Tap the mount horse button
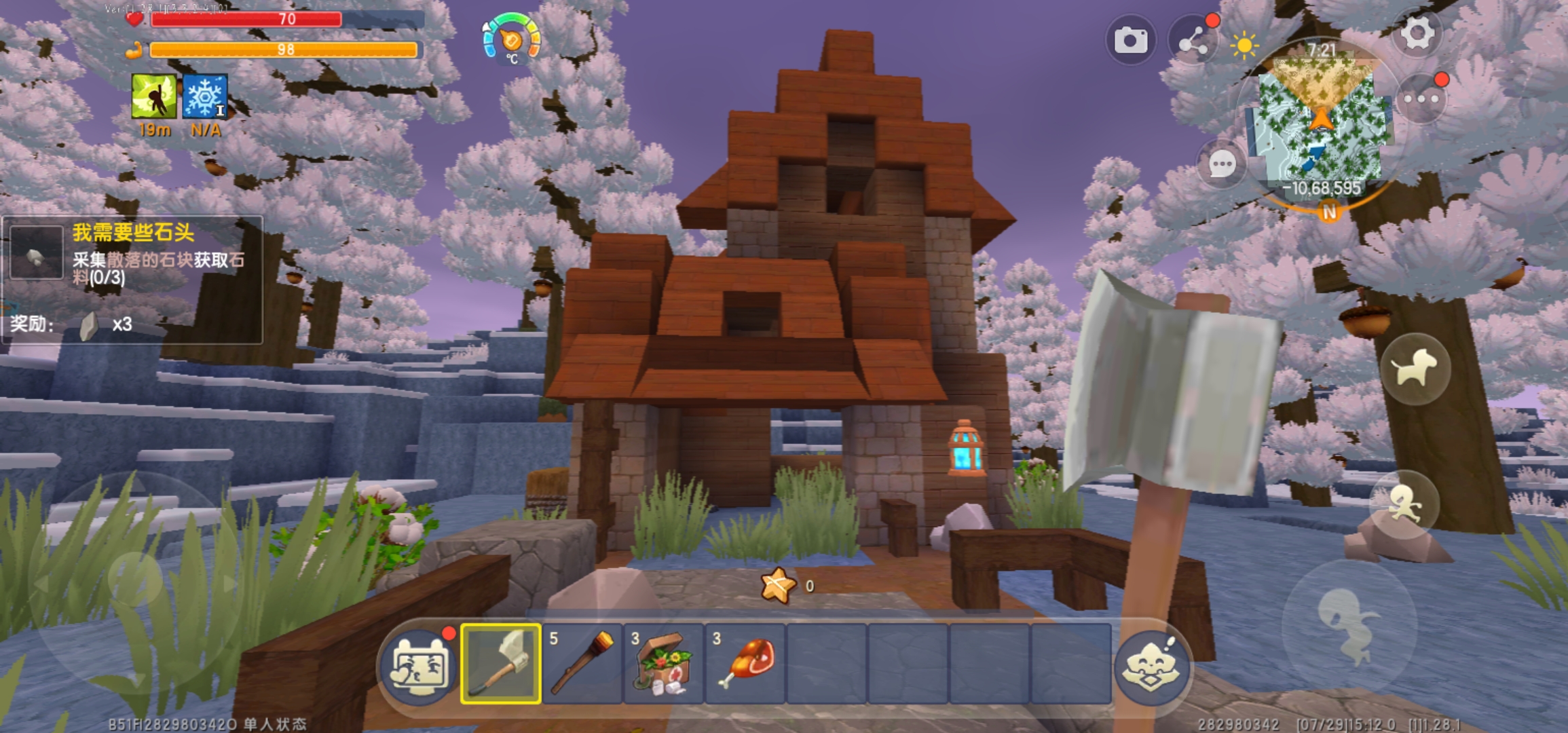Image resolution: width=1568 pixels, height=733 pixels. (1415, 369)
